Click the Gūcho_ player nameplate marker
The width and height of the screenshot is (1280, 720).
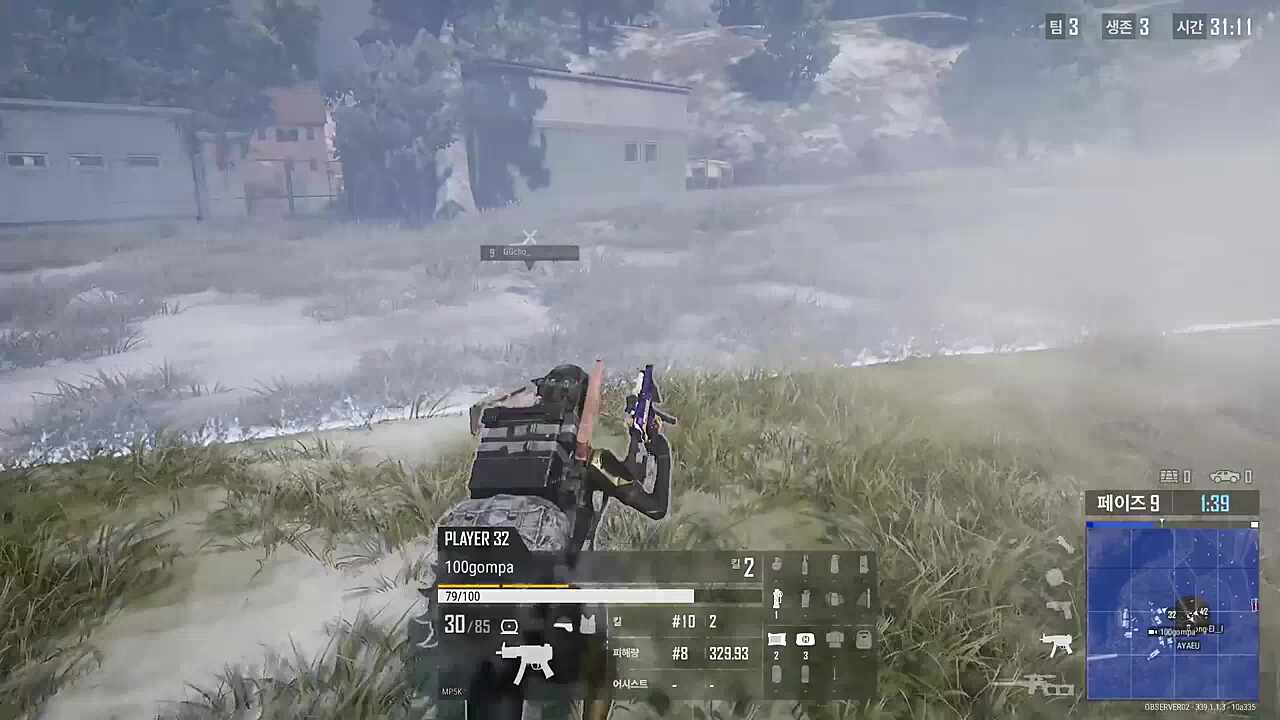(x=529, y=251)
